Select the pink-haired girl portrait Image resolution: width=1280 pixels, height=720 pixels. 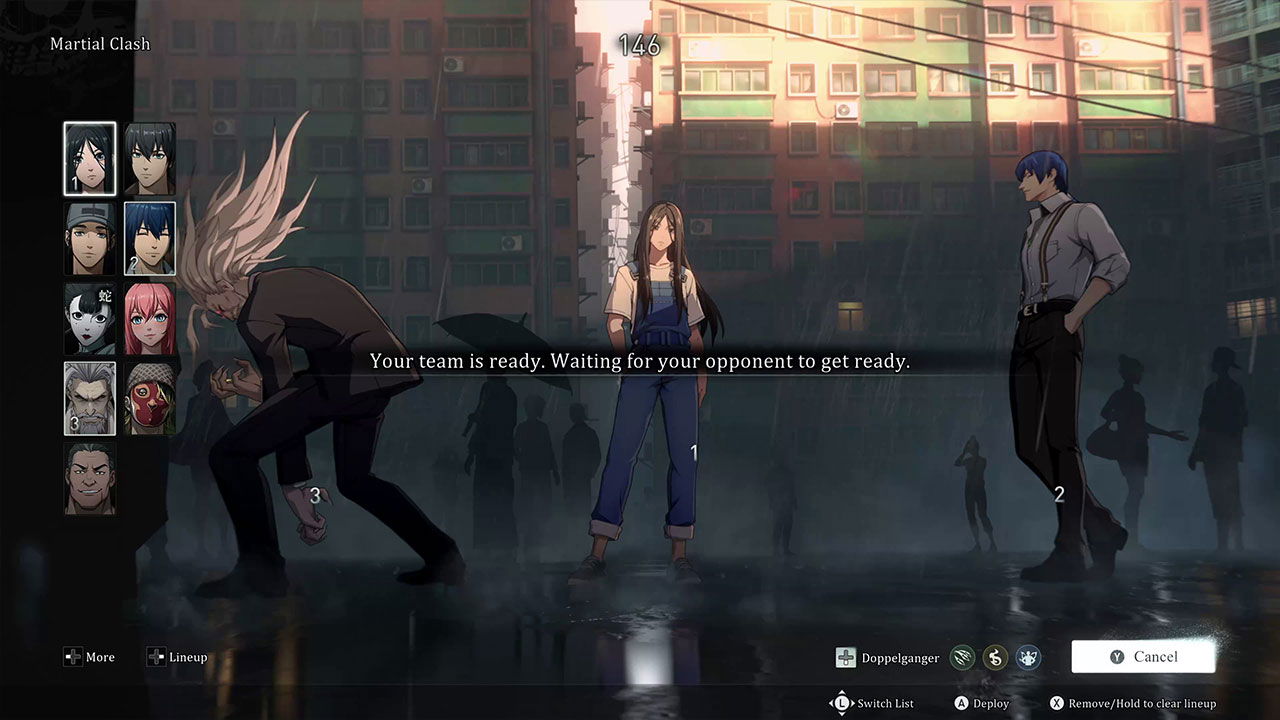click(x=150, y=319)
